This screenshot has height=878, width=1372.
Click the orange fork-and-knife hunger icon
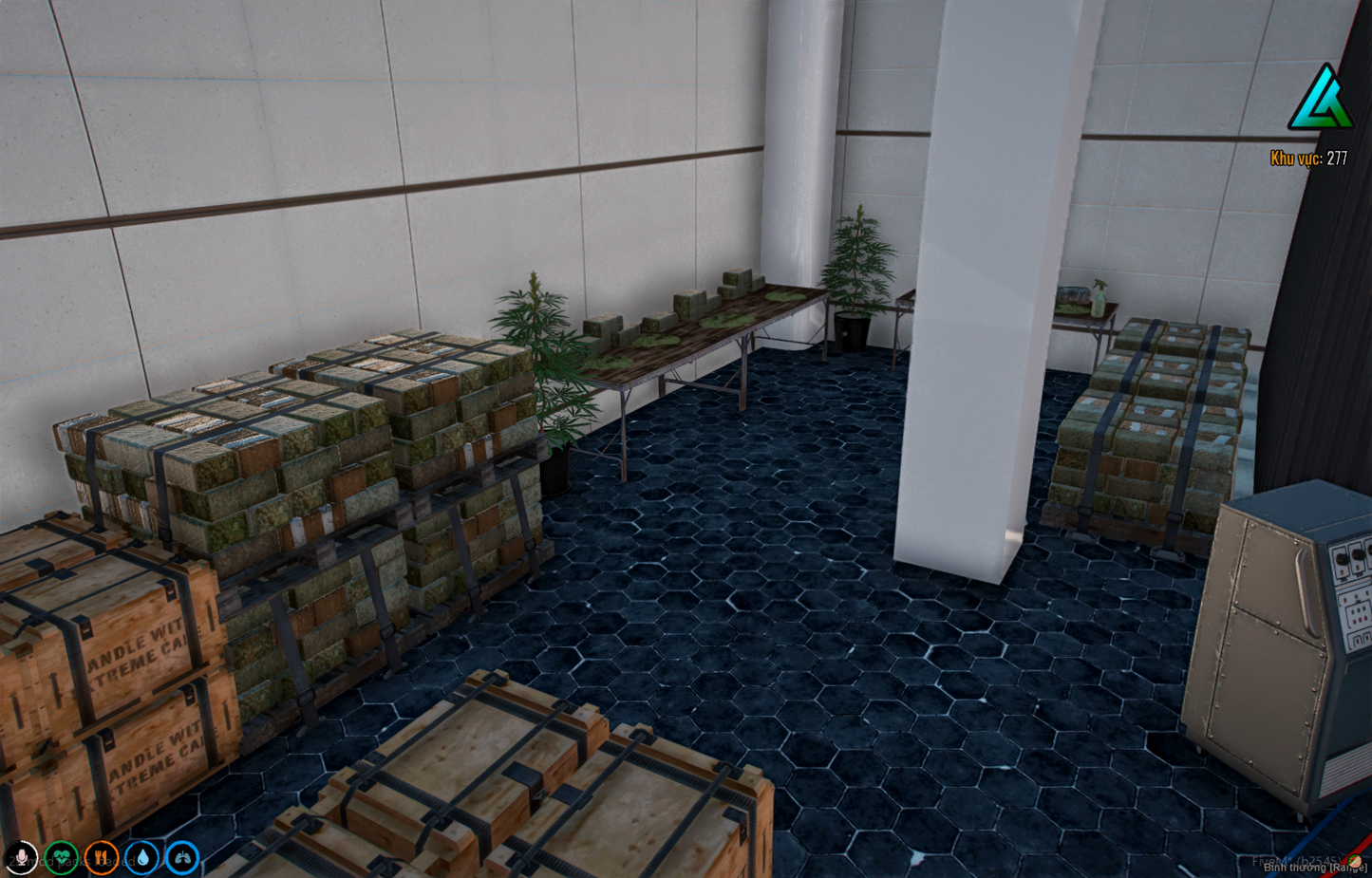(102, 857)
